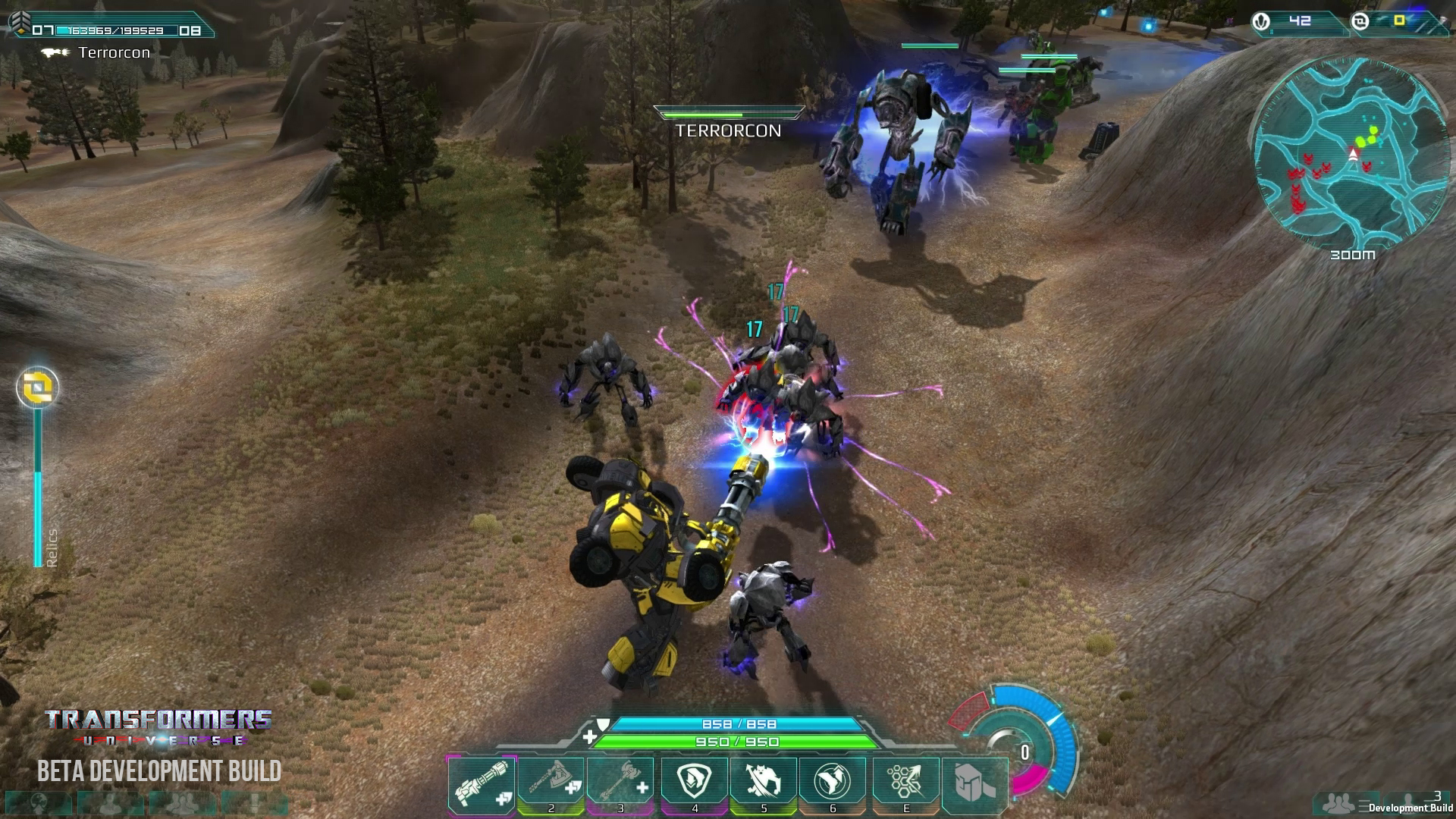Open the exclamation mark alerts button

point(255,804)
